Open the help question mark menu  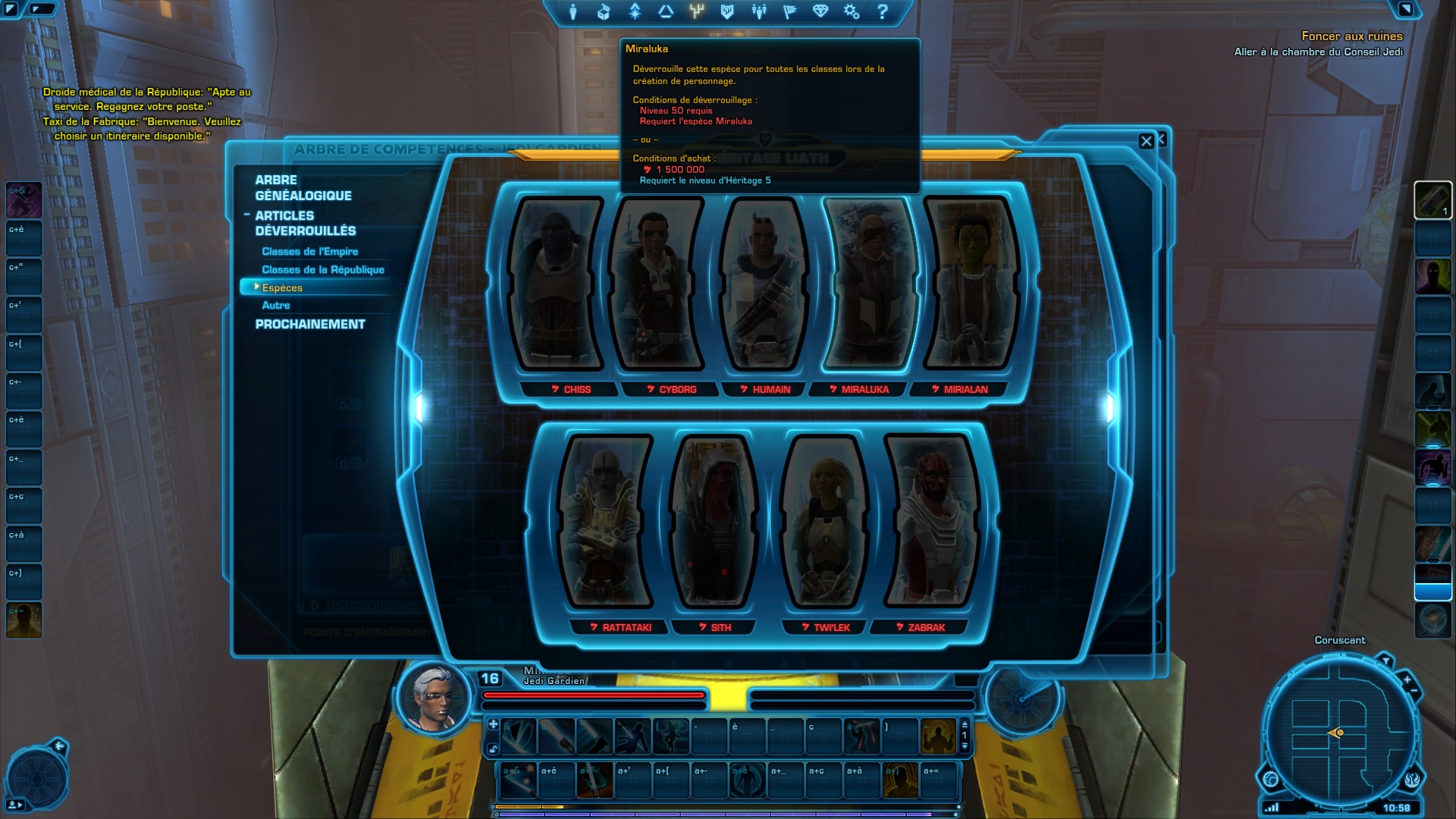pos(882,12)
